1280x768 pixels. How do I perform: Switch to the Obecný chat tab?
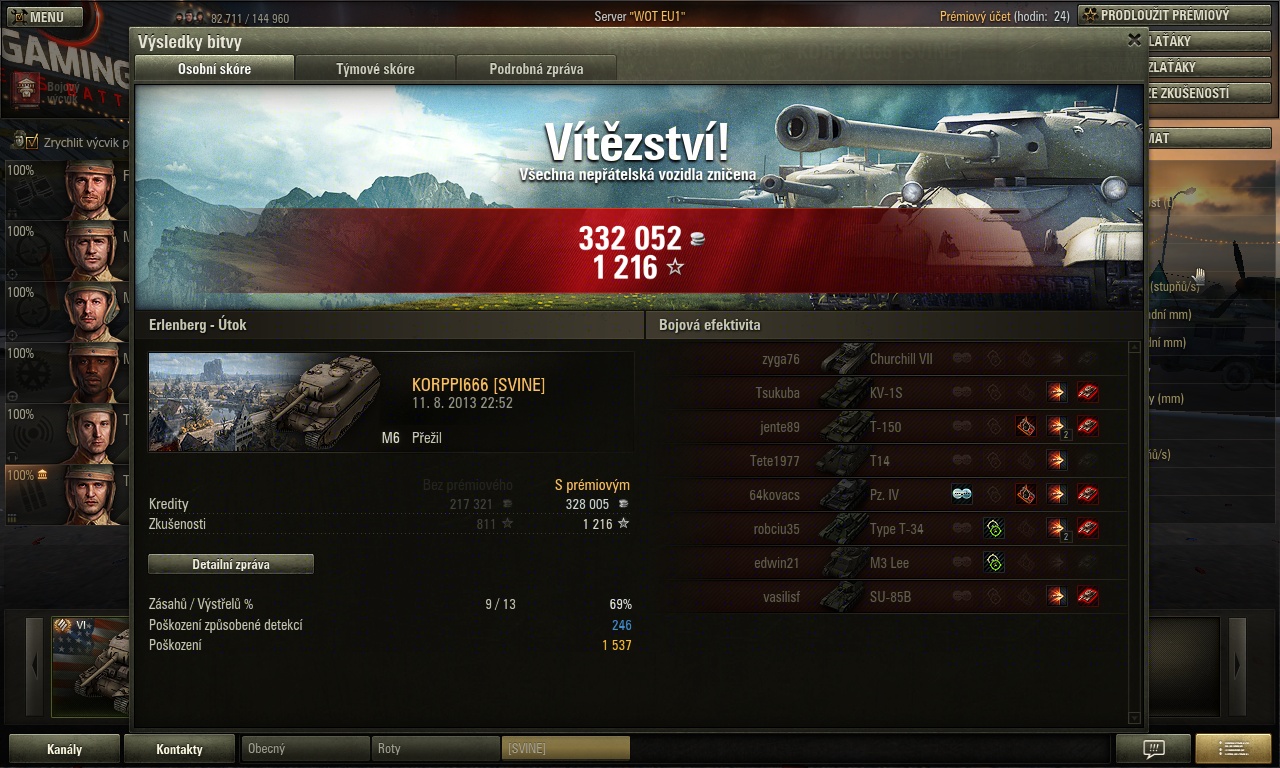click(x=305, y=748)
